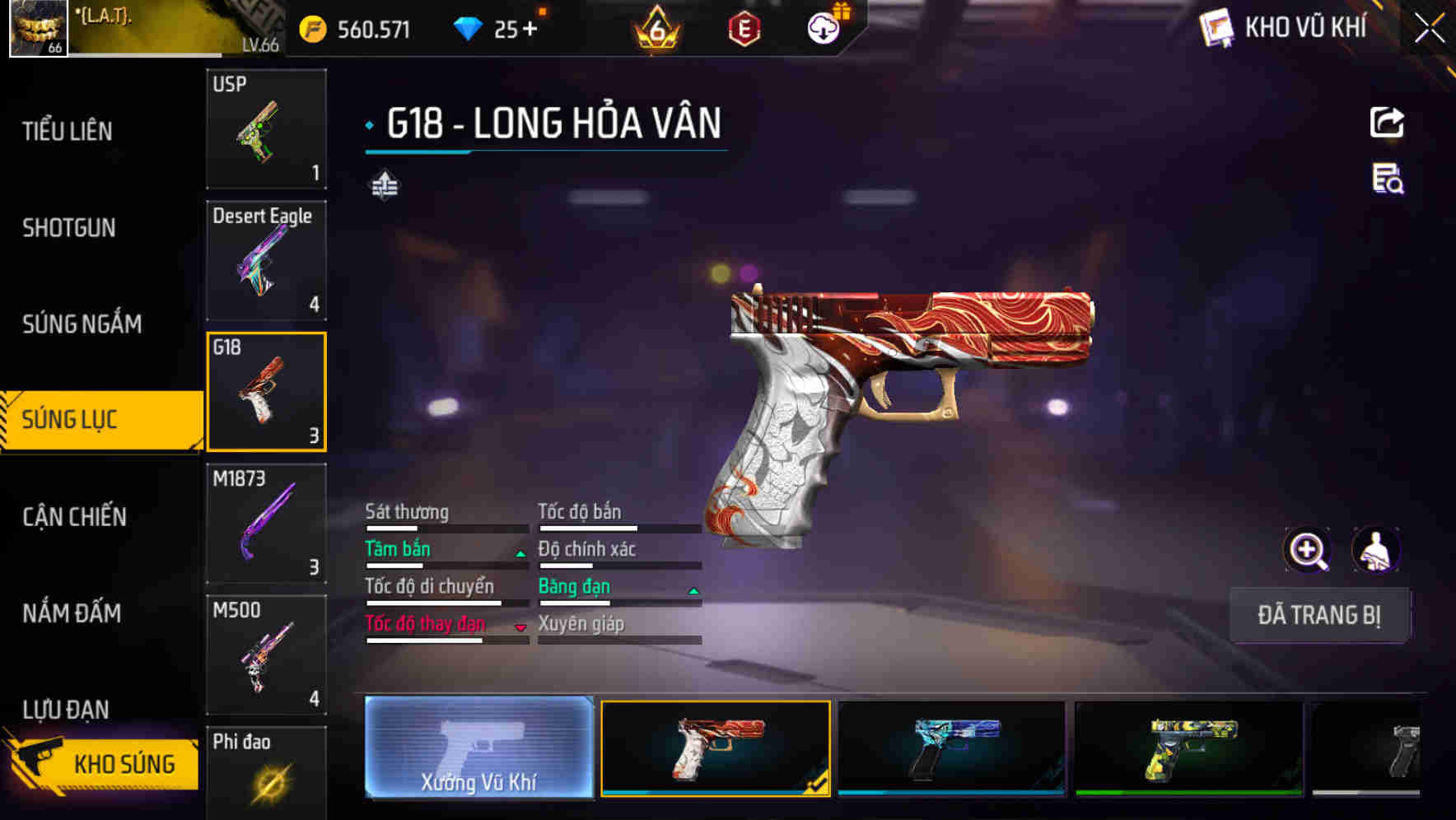Select the Súng Ngắm category
Screen dimensions: 1456x820
point(82,324)
